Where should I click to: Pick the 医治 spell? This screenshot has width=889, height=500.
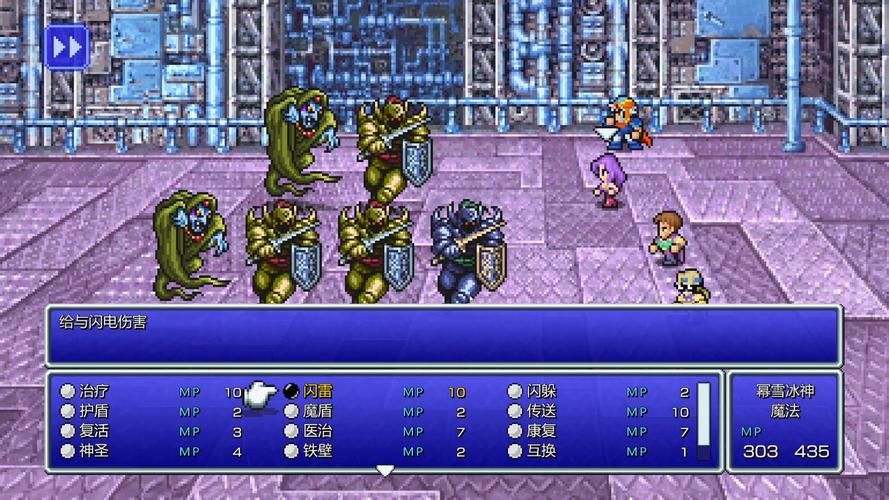pos(318,431)
